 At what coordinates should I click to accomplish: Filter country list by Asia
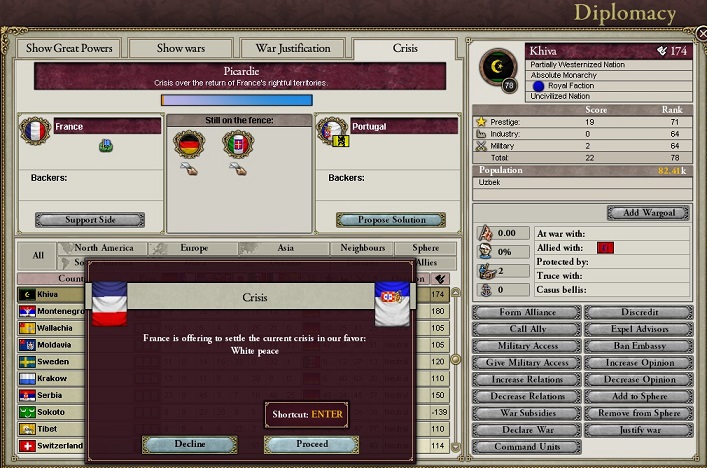pyautogui.click(x=285, y=248)
